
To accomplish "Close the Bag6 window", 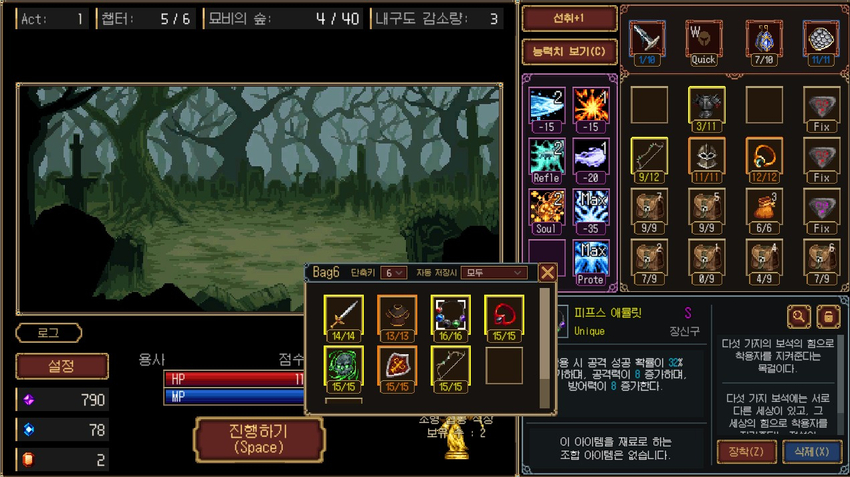I will [x=547, y=272].
